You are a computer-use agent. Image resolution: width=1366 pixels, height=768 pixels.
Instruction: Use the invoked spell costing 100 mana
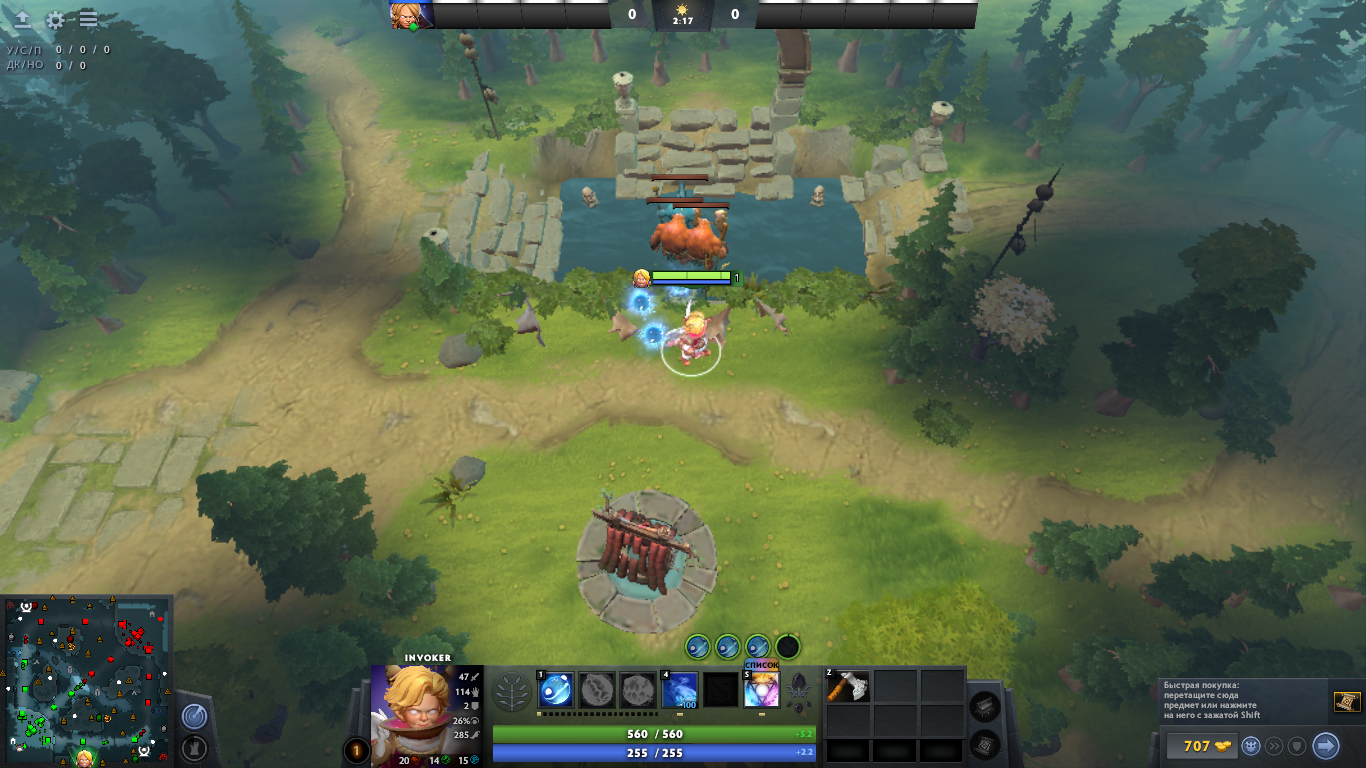(680, 690)
